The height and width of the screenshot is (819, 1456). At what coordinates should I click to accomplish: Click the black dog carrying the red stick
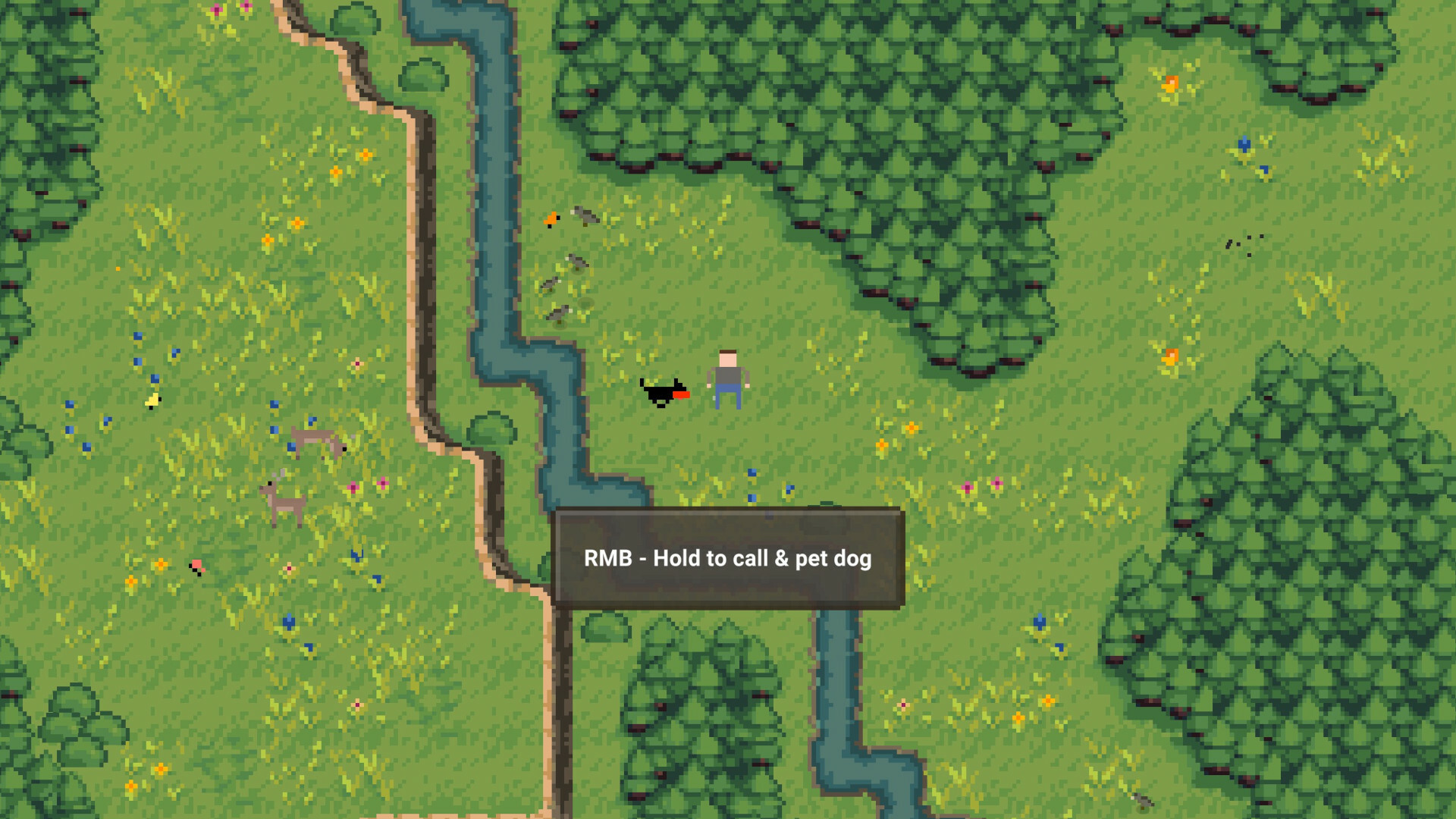coord(661,392)
